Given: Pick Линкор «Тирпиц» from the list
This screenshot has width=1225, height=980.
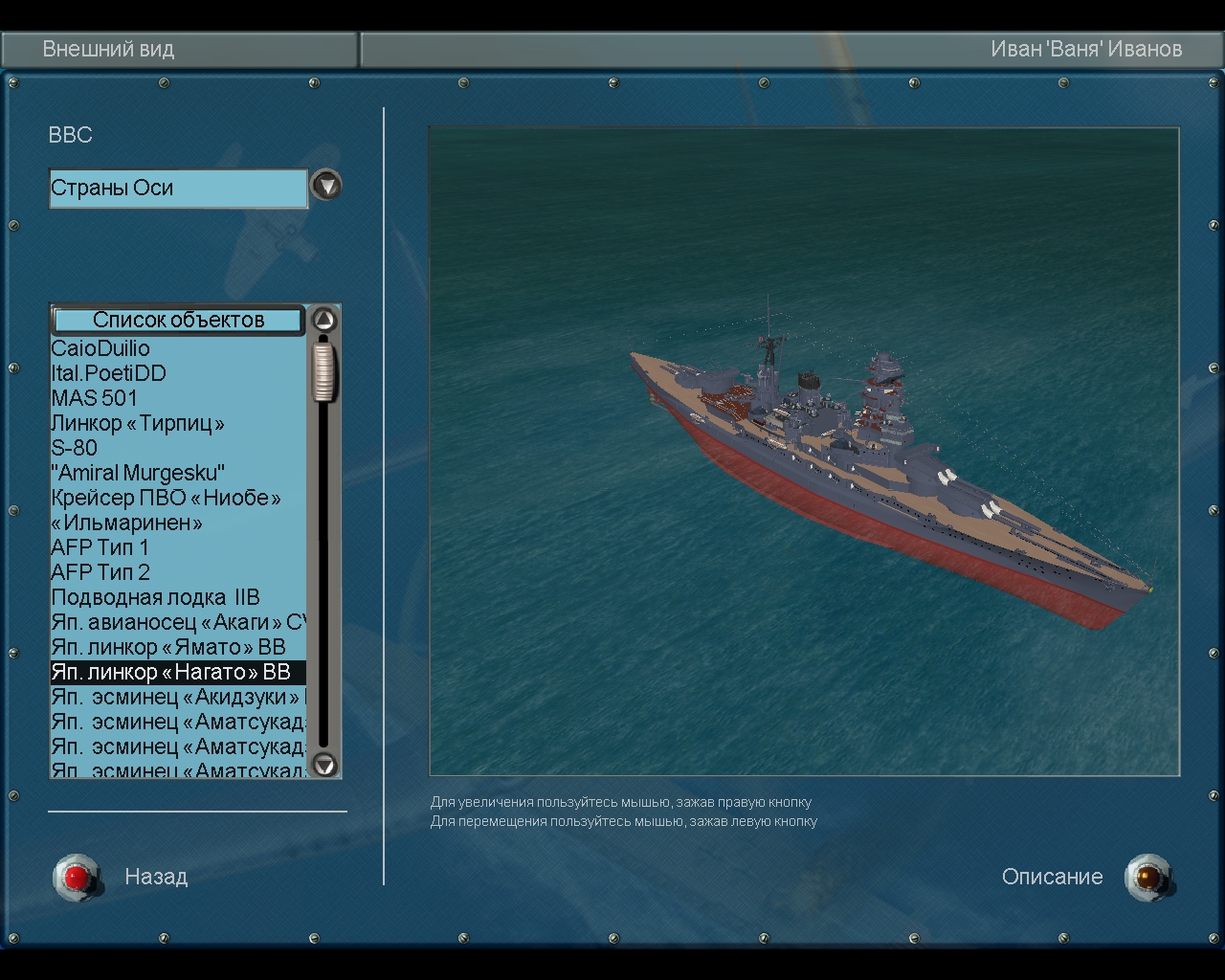Looking at the screenshot, I should (x=138, y=423).
